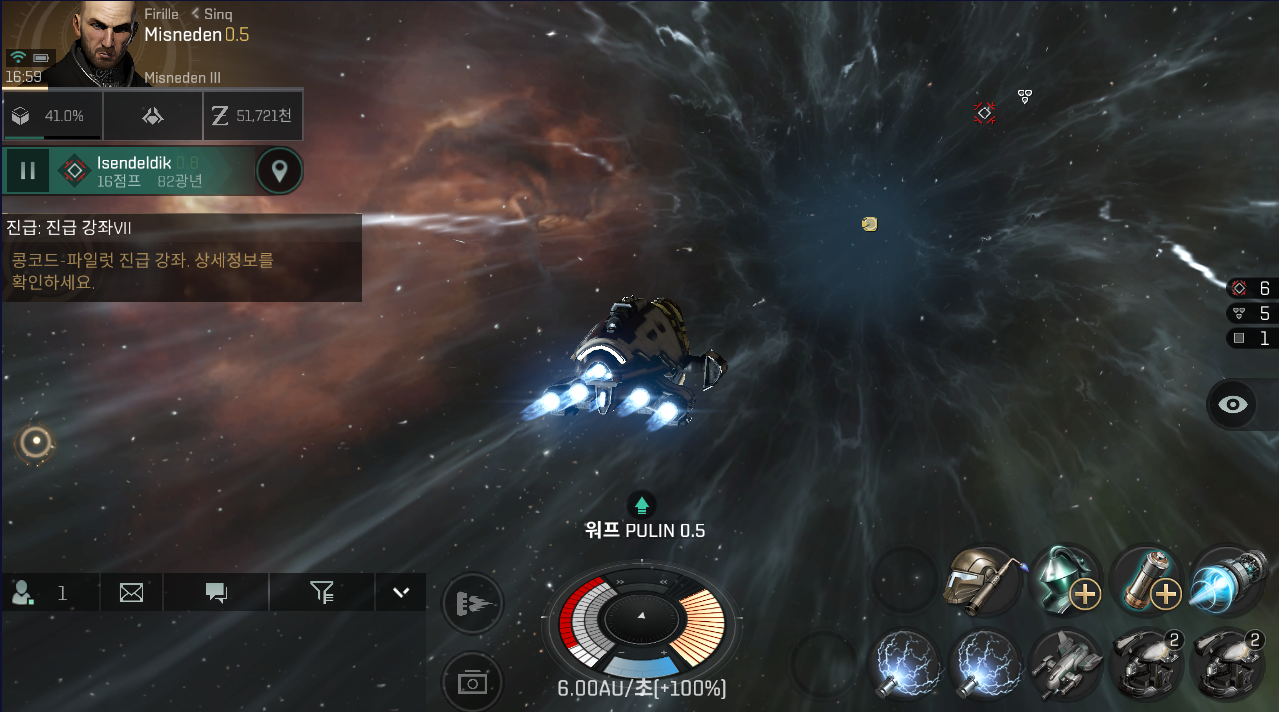The height and width of the screenshot is (712, 1279).
Task: Show the local pilot count list
Action: [x=40, y=593]
